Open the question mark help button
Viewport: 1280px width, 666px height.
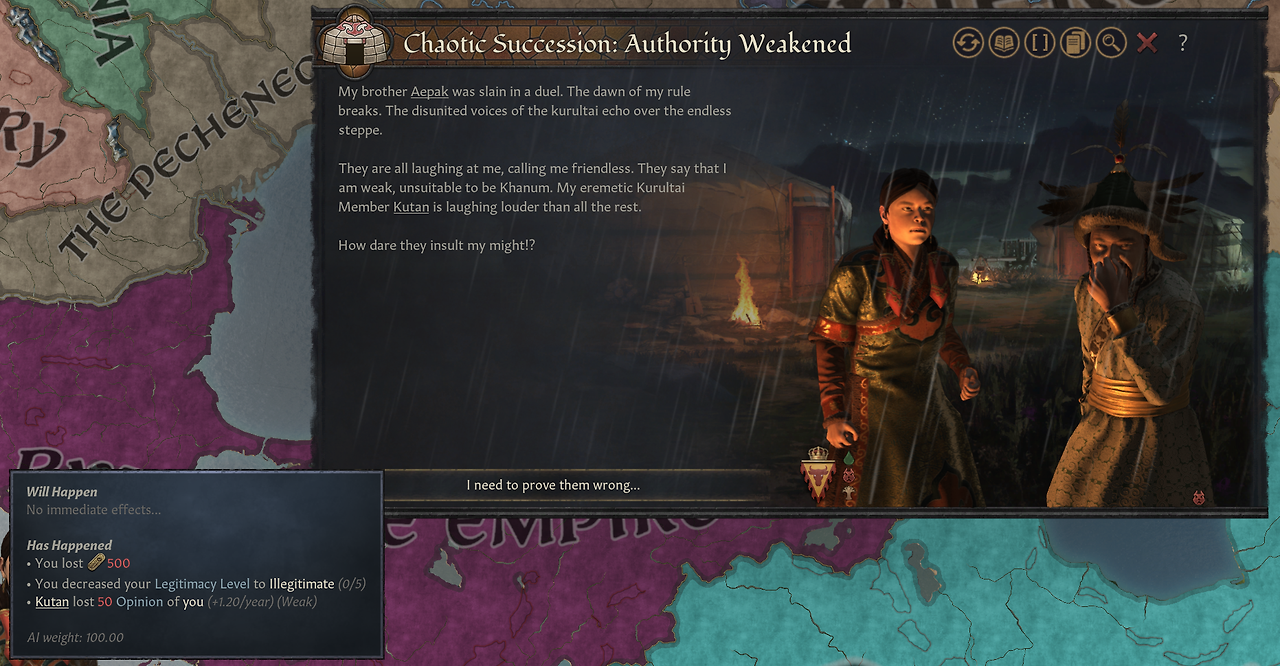tap(1183, 43)
